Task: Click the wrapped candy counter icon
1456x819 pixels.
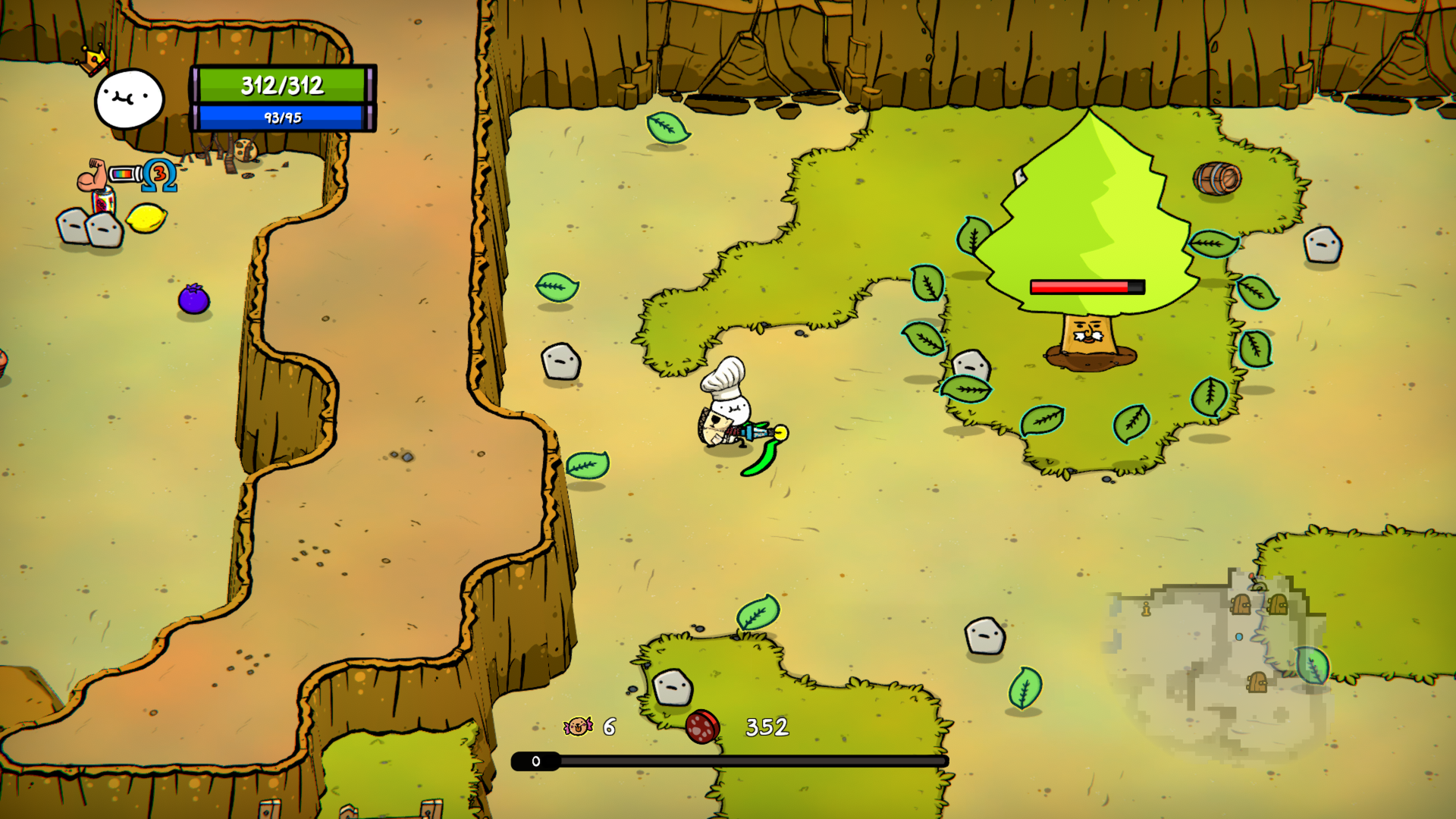Action: coord(578,726)
